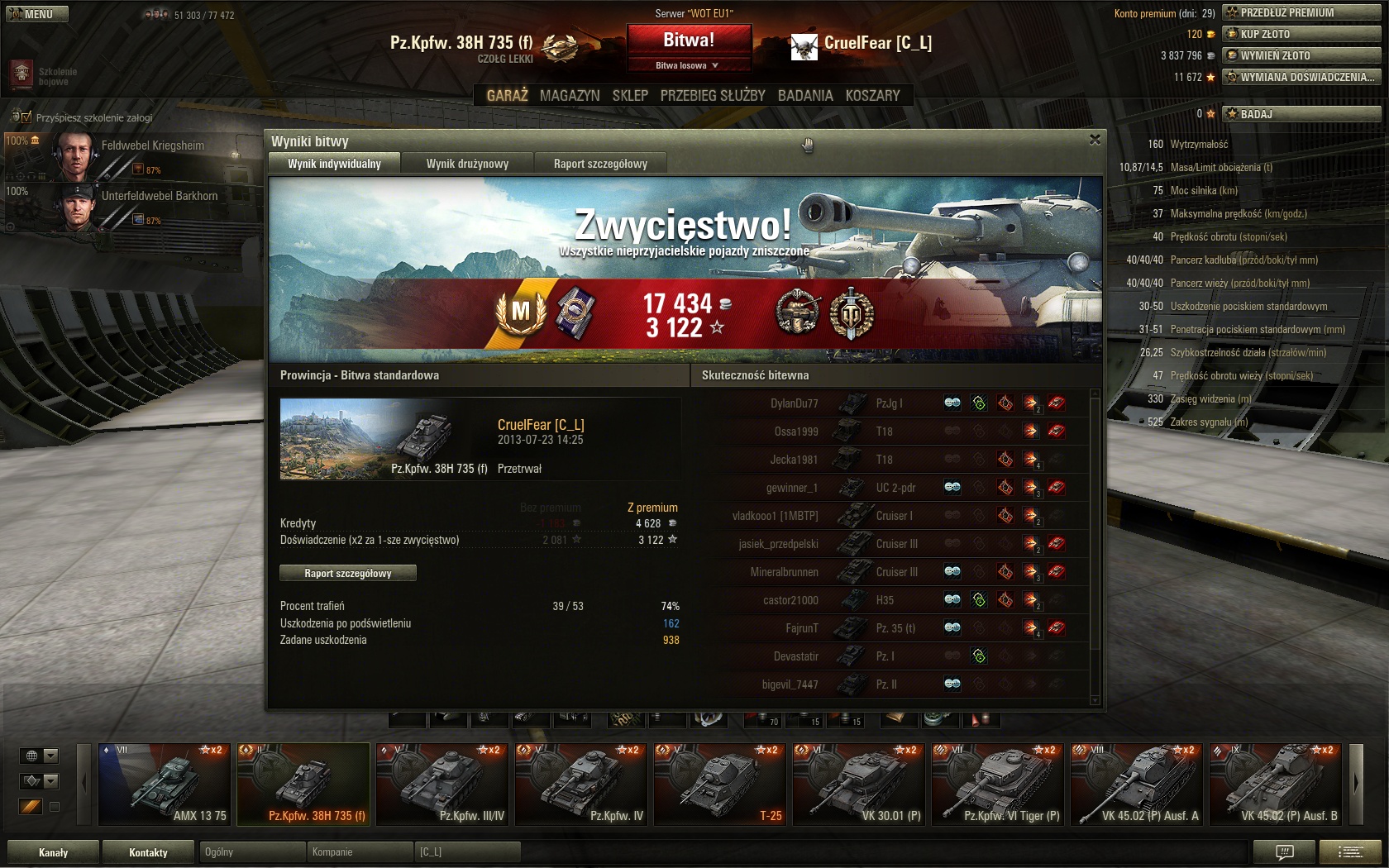The width and height of the screenshot is (1389, 868).
Task: Open the Kanały channels button
Action: coord(54,852)
